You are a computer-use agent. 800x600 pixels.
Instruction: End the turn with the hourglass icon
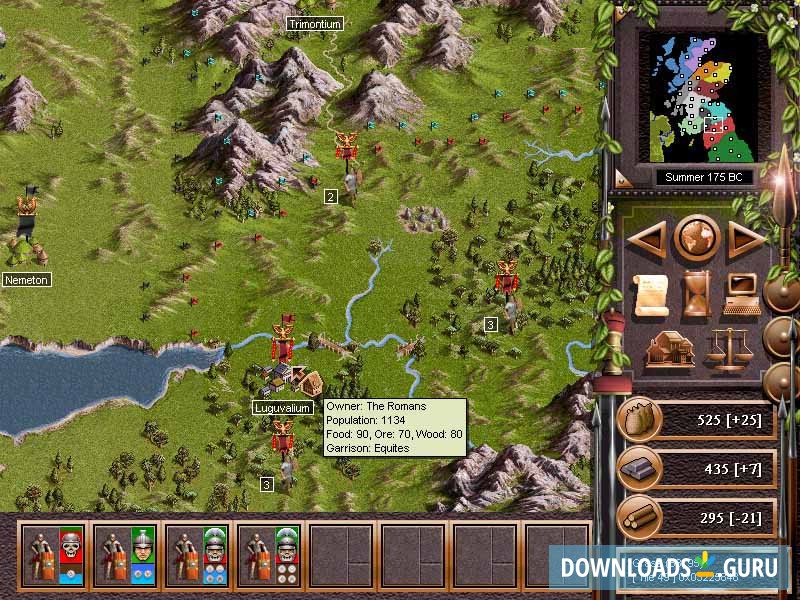point(697,293)
